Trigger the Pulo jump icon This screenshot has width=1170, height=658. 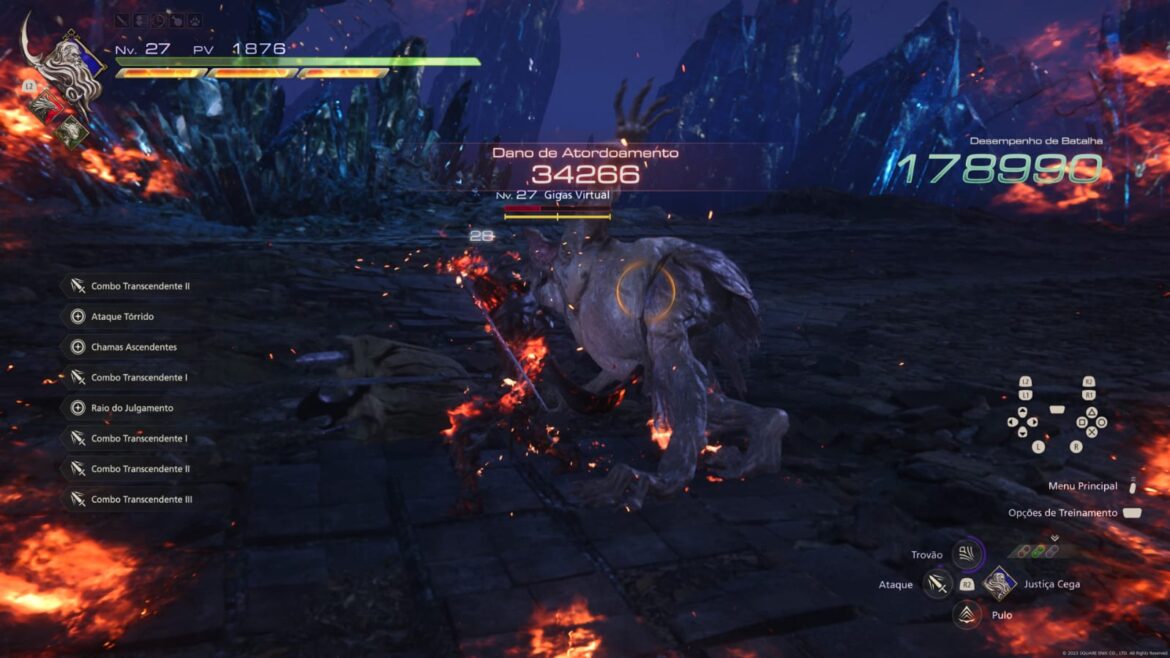tap(967, 615)
